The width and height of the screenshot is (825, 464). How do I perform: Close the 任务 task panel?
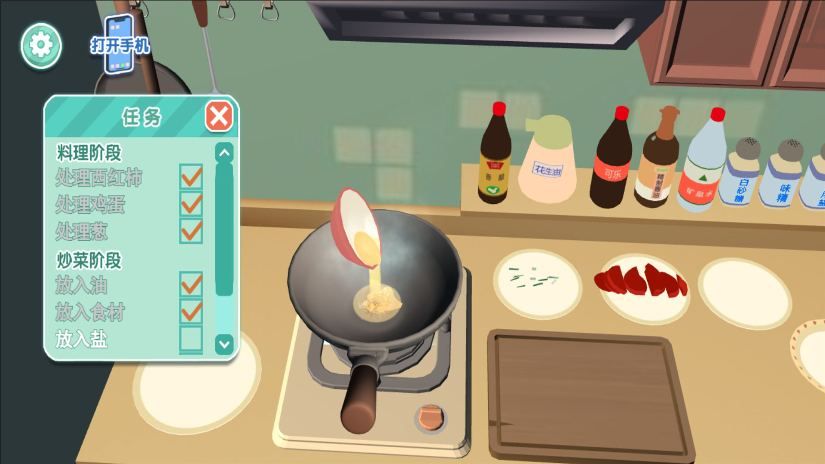pos(219,116)
